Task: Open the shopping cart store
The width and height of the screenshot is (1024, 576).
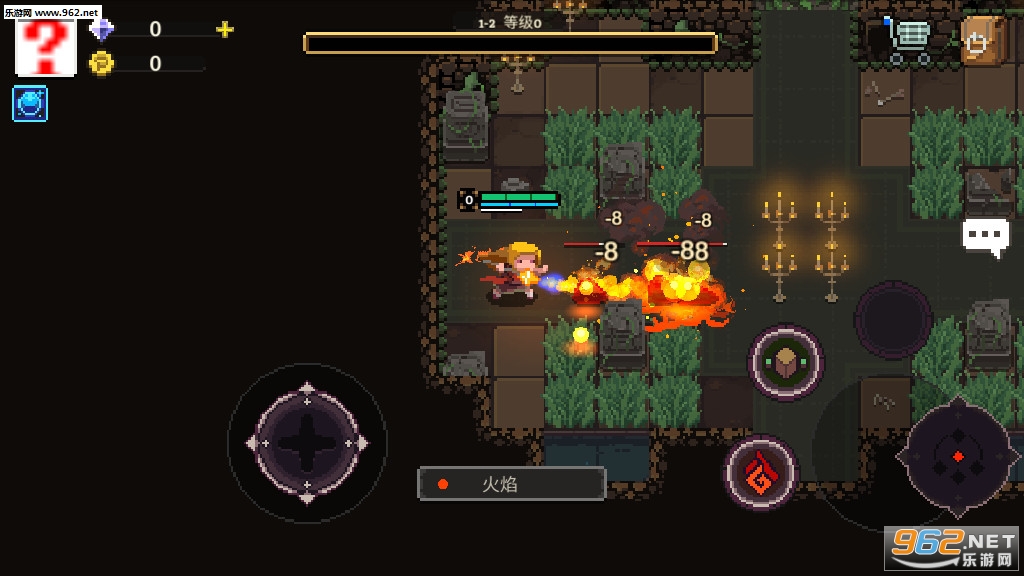Action: [908, 41]
